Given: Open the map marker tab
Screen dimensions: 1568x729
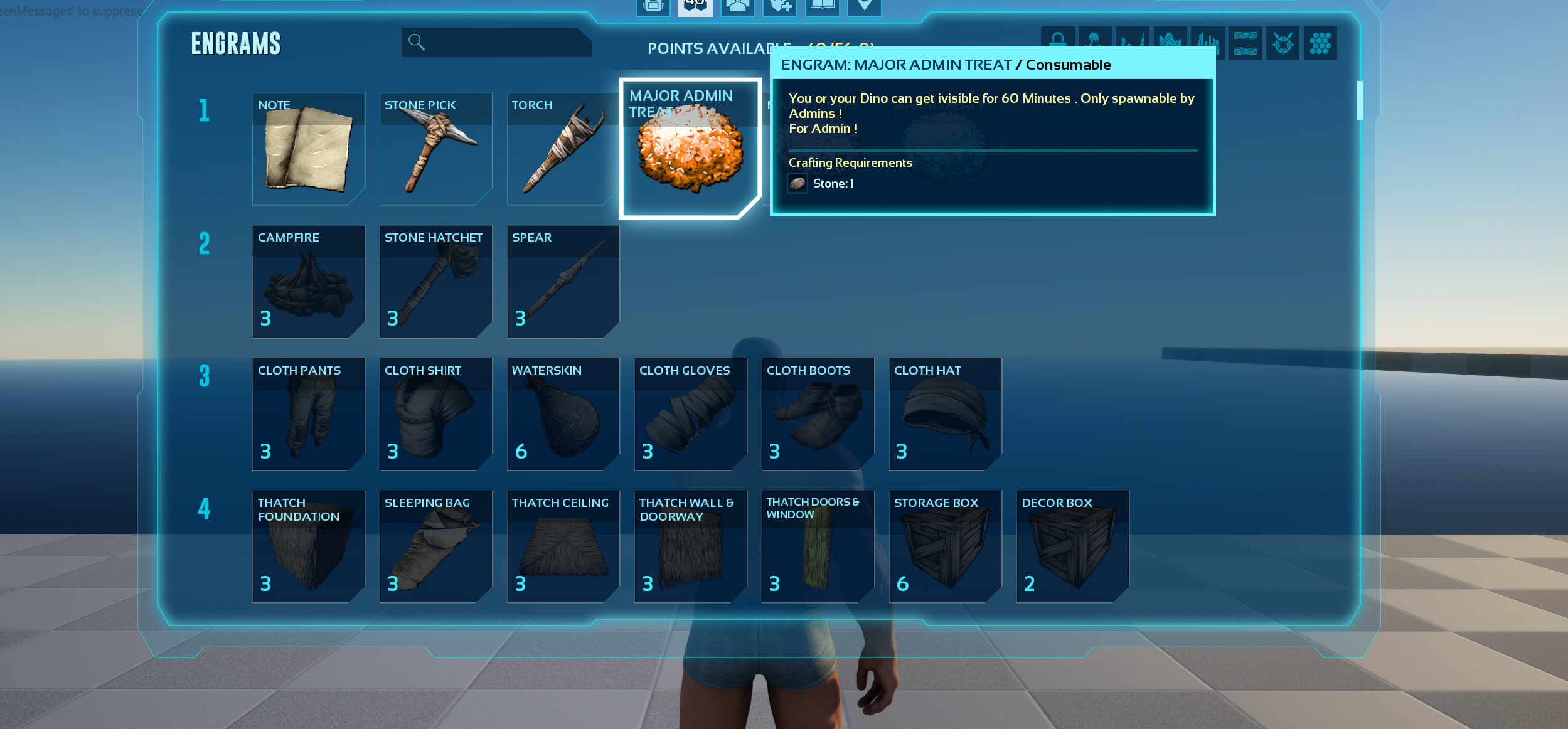Looking at the screenshot, I should point(864,6).
